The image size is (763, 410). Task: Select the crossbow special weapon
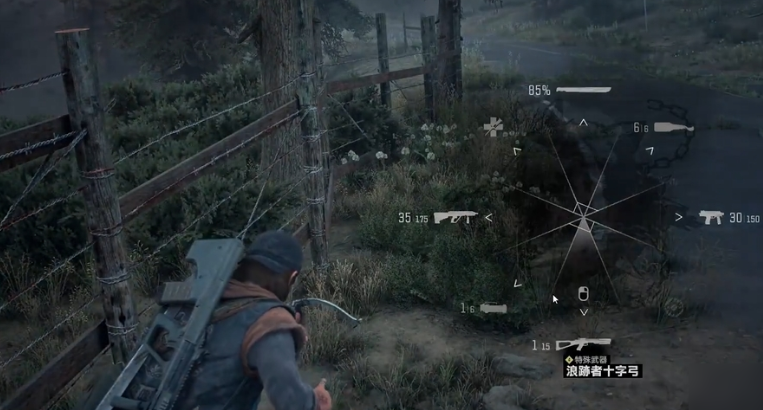click(x=583, y=345)
